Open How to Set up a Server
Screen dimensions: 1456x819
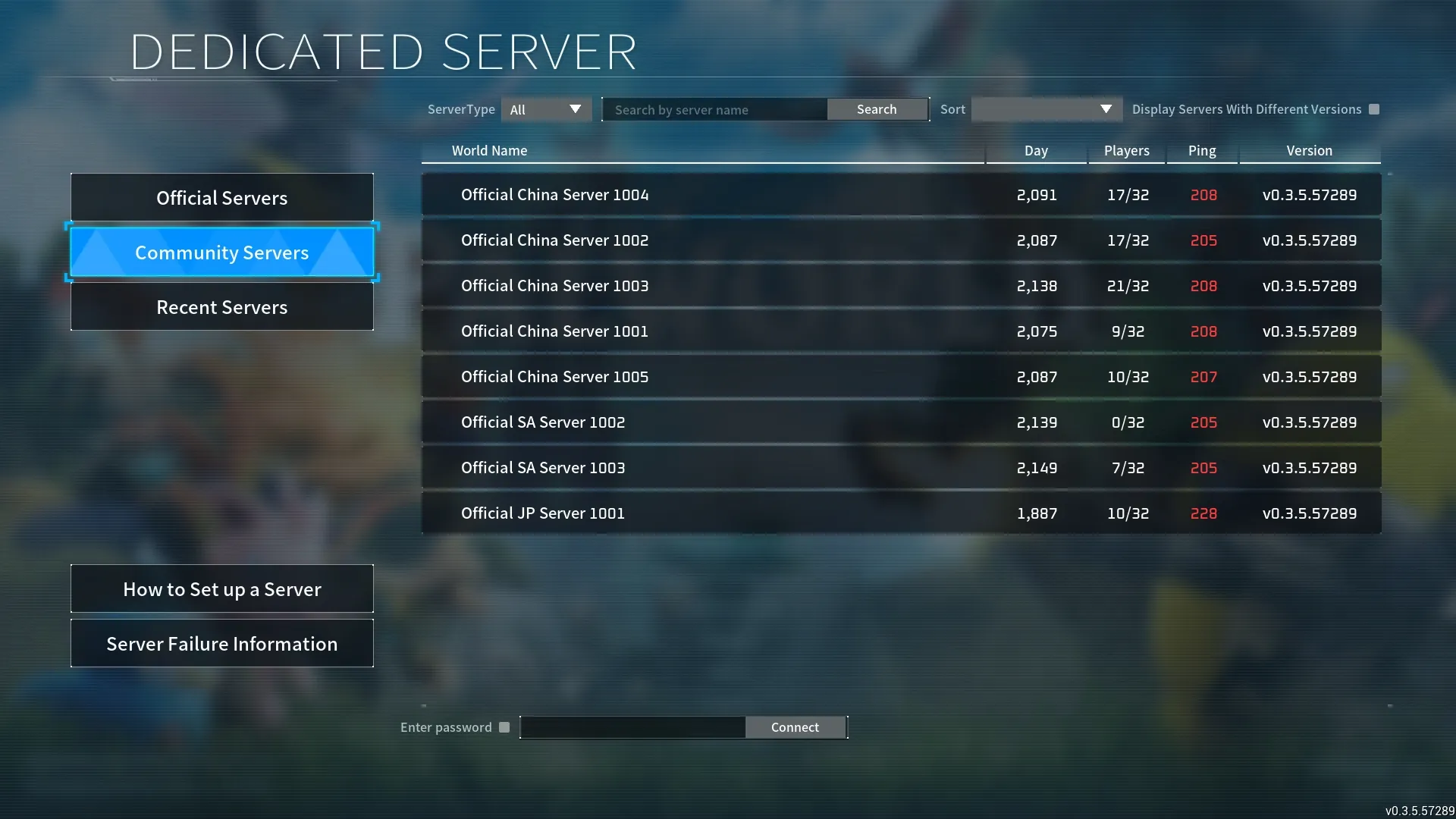[x=221, y=588]
